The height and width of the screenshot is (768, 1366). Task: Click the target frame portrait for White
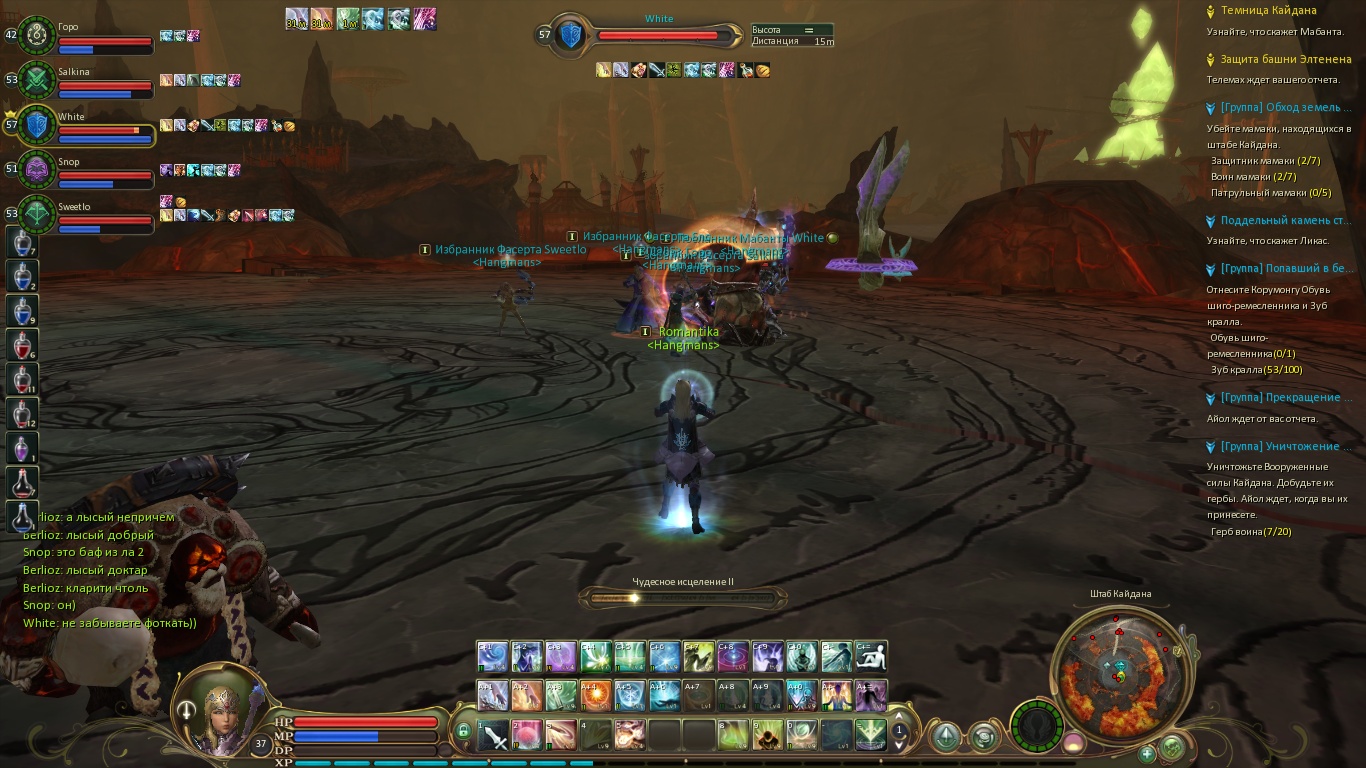pos(570,35)
